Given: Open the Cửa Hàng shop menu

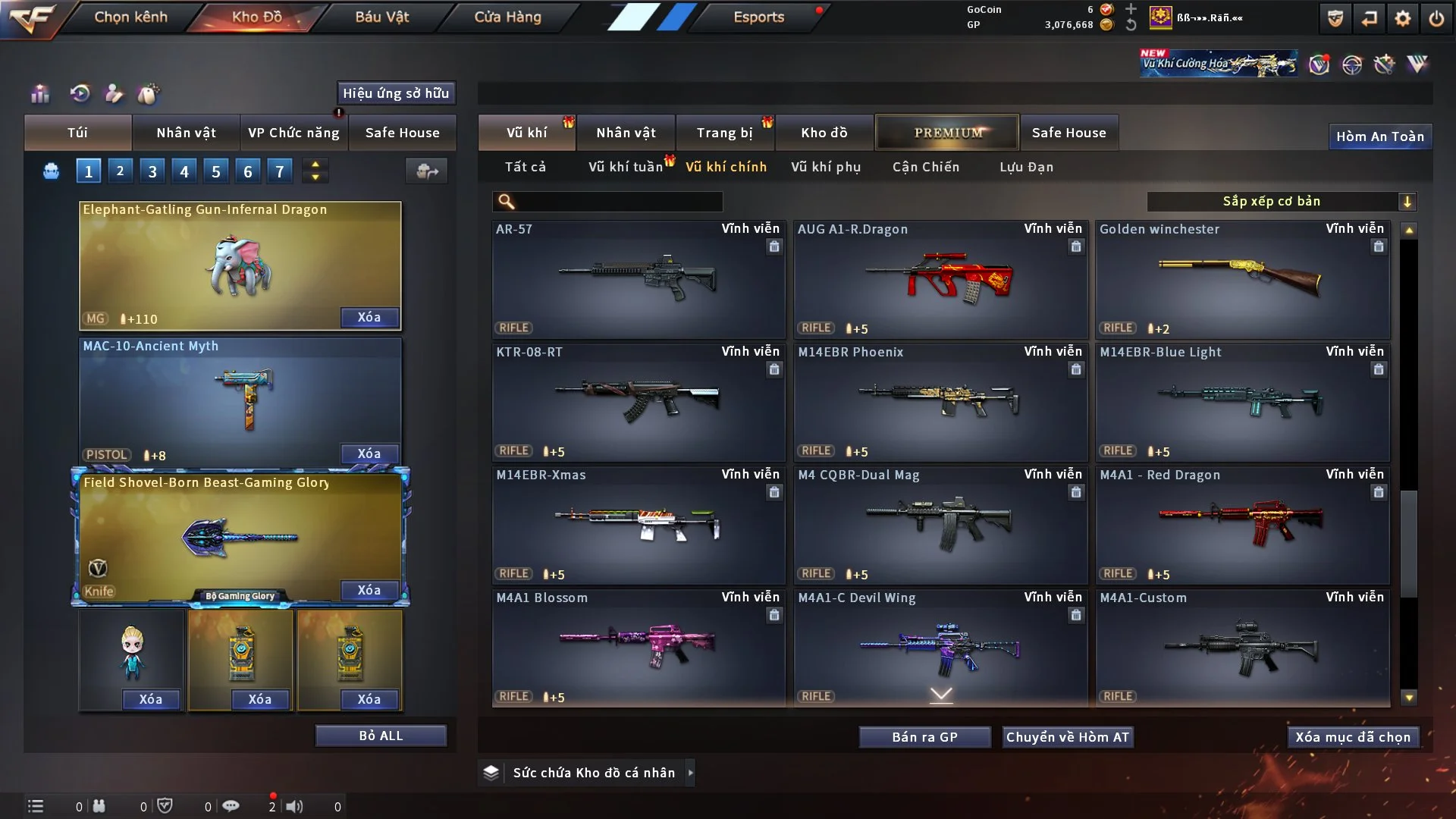Looking at the screenshot, I should click(507, 17).
